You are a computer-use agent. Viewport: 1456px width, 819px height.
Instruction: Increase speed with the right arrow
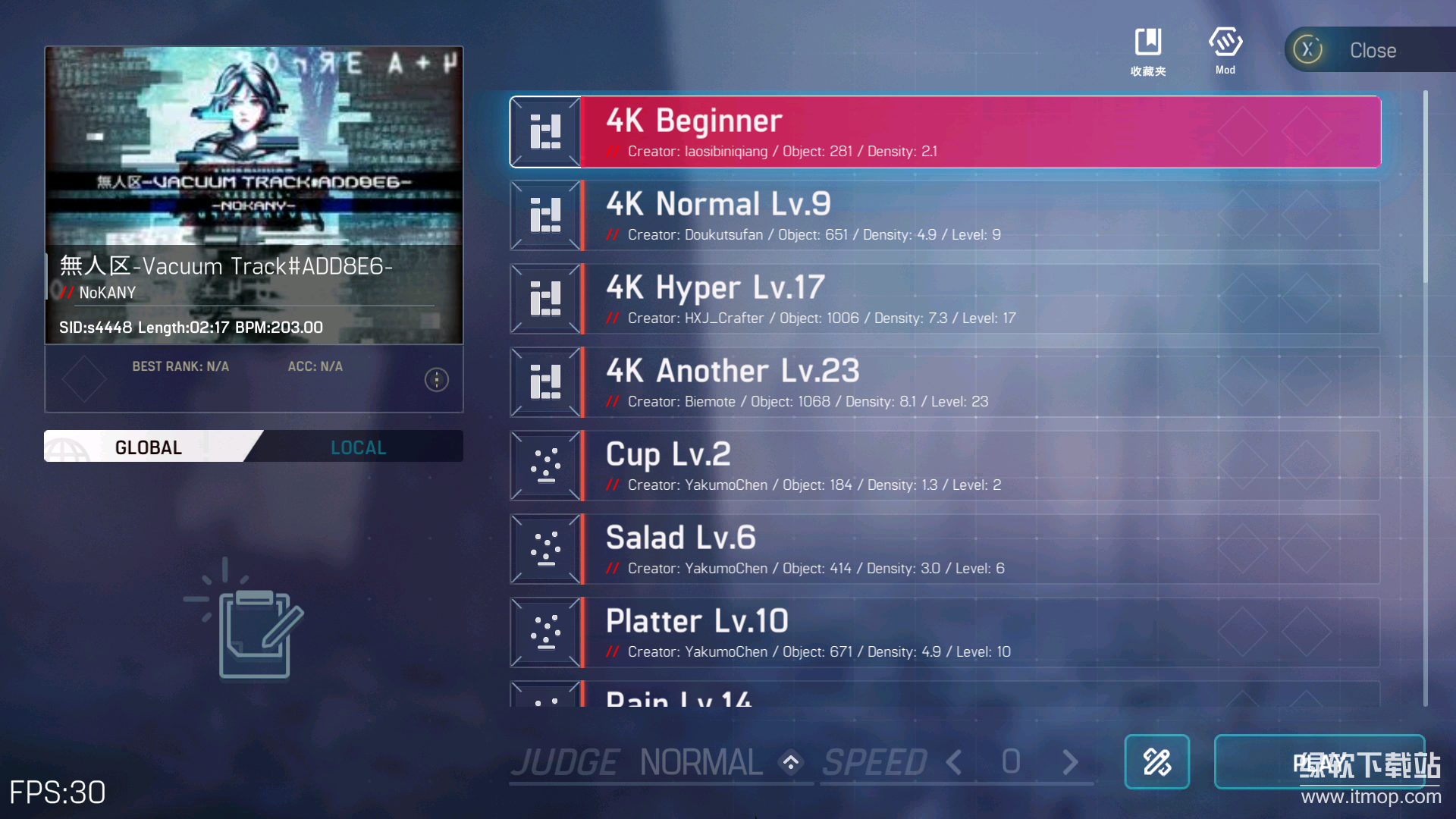tap(1070, 762)
